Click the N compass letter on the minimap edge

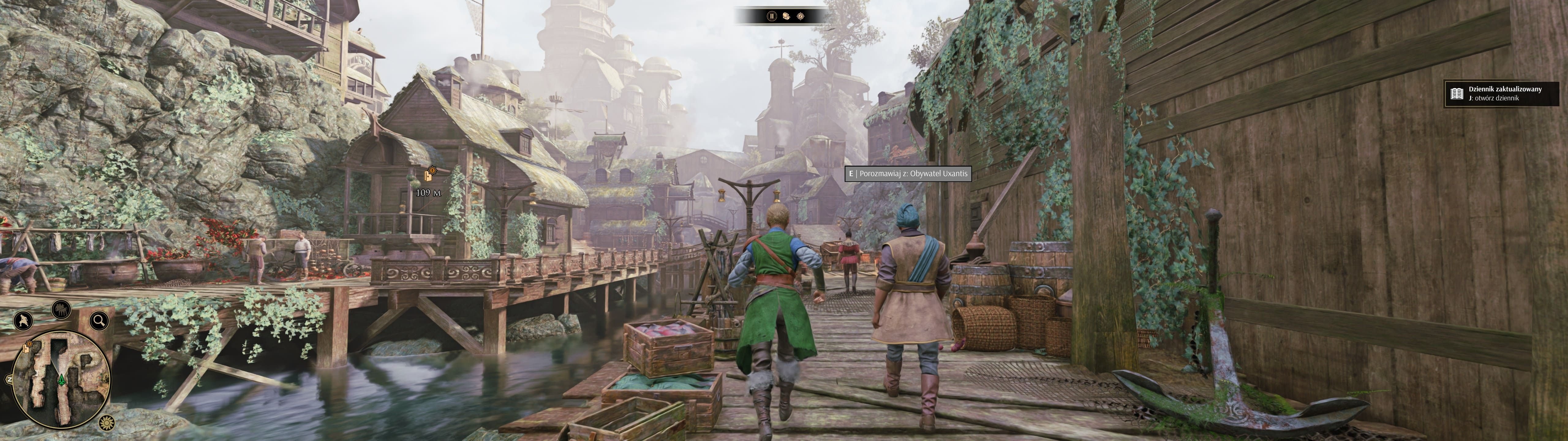pos(10,379)
